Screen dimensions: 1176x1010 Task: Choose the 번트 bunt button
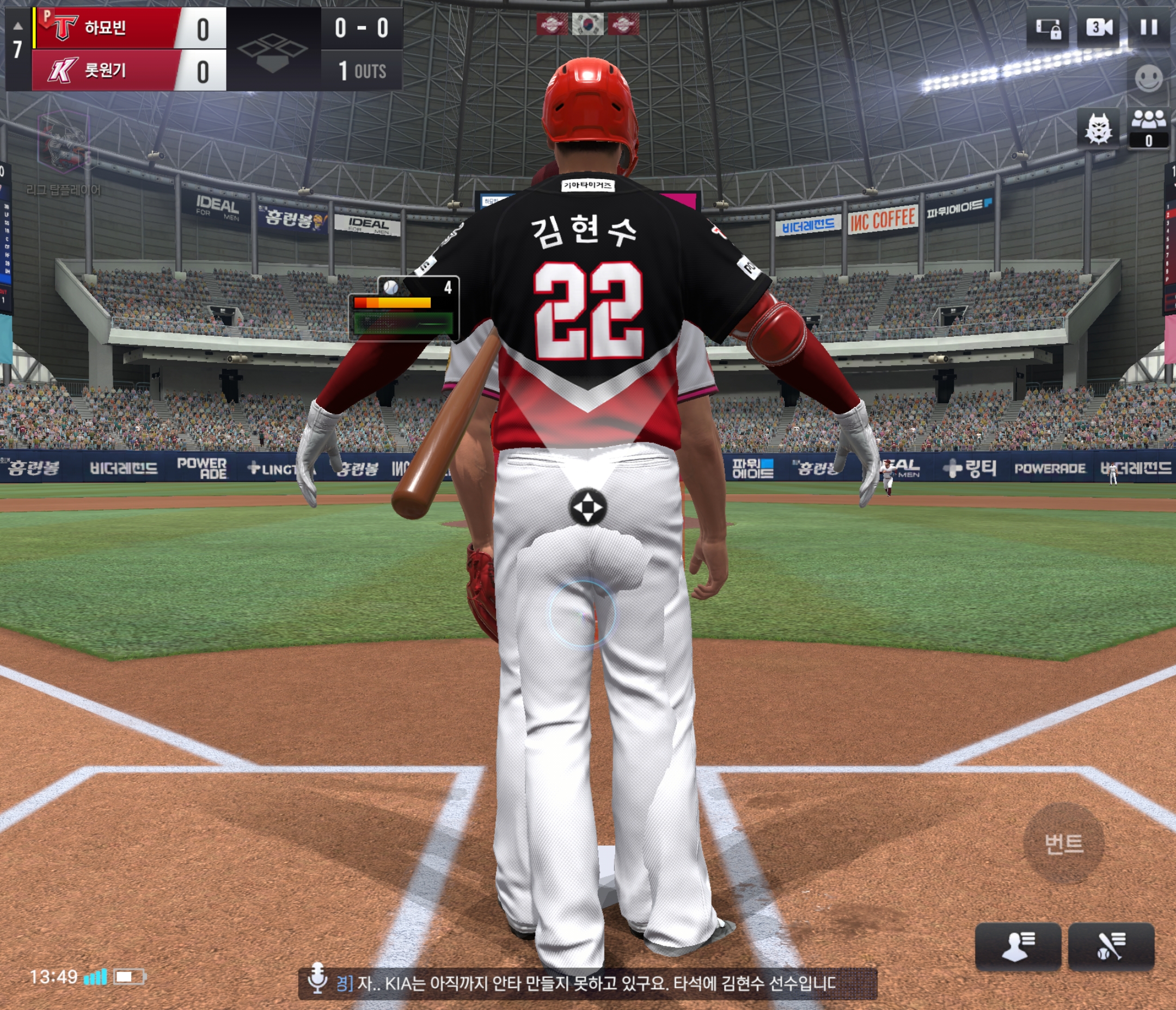pos(1063,843)
